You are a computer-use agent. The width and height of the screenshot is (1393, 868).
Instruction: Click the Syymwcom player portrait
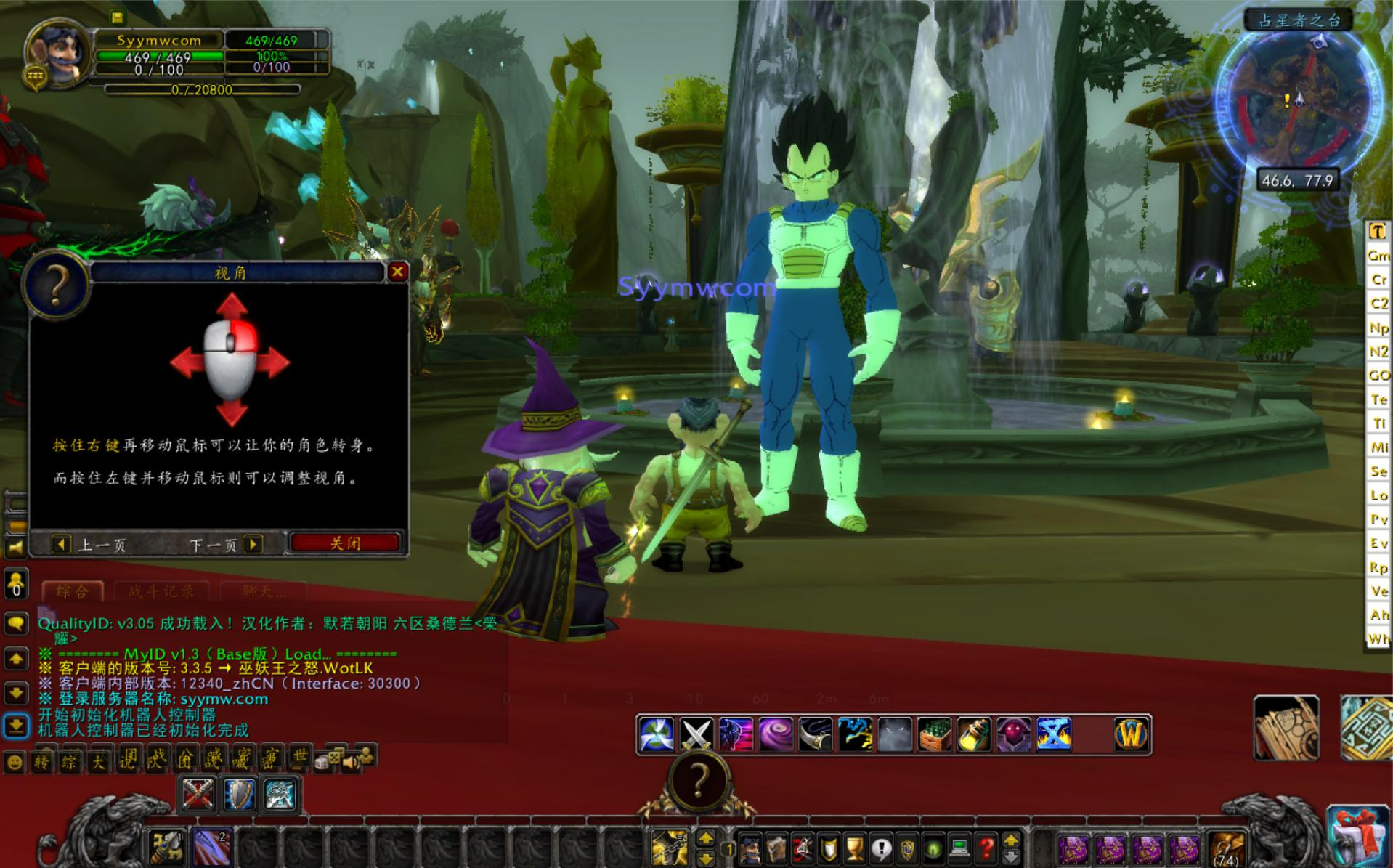58,54
